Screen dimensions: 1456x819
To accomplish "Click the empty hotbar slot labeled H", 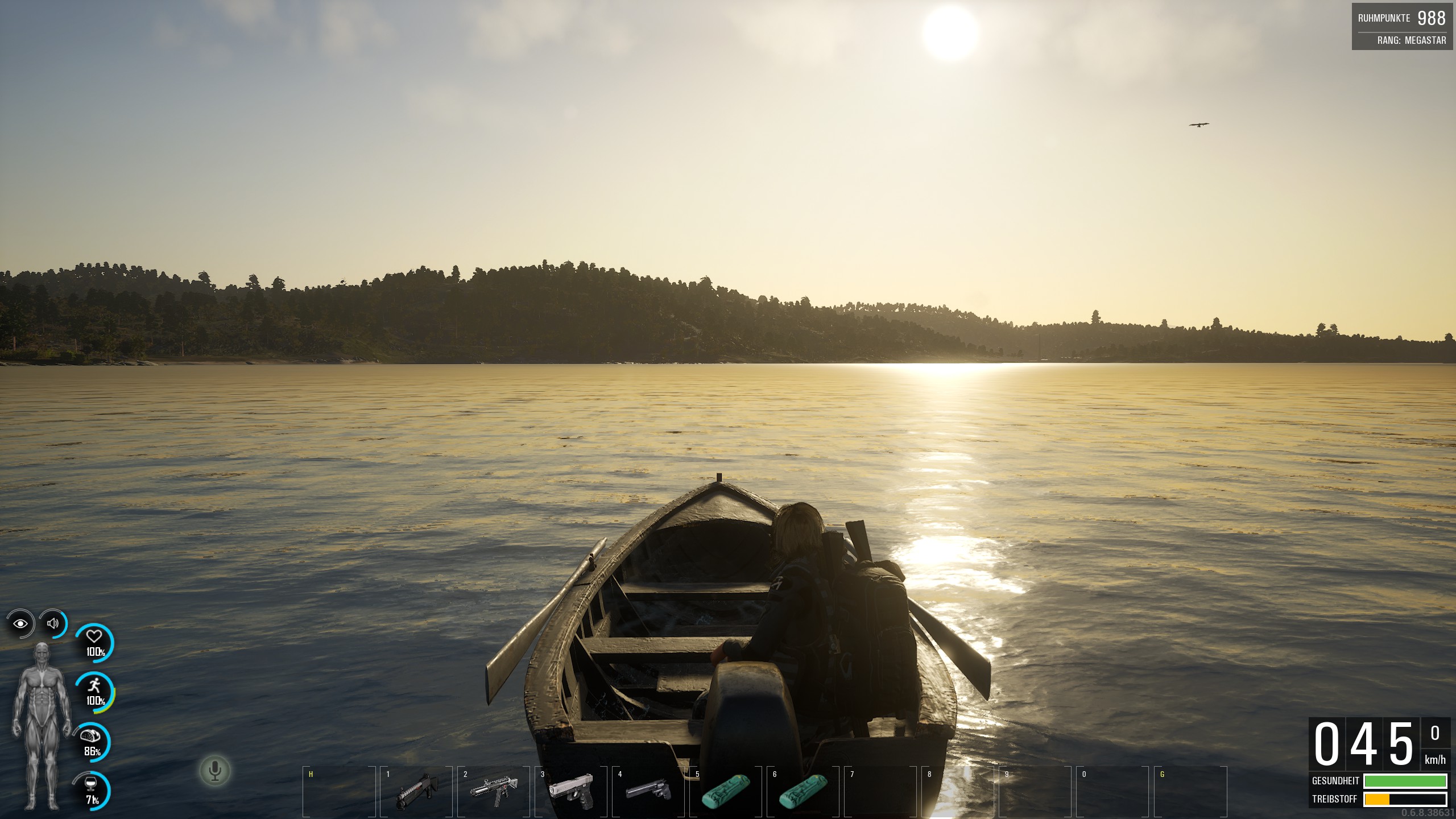I will click(x=340, y=791).
